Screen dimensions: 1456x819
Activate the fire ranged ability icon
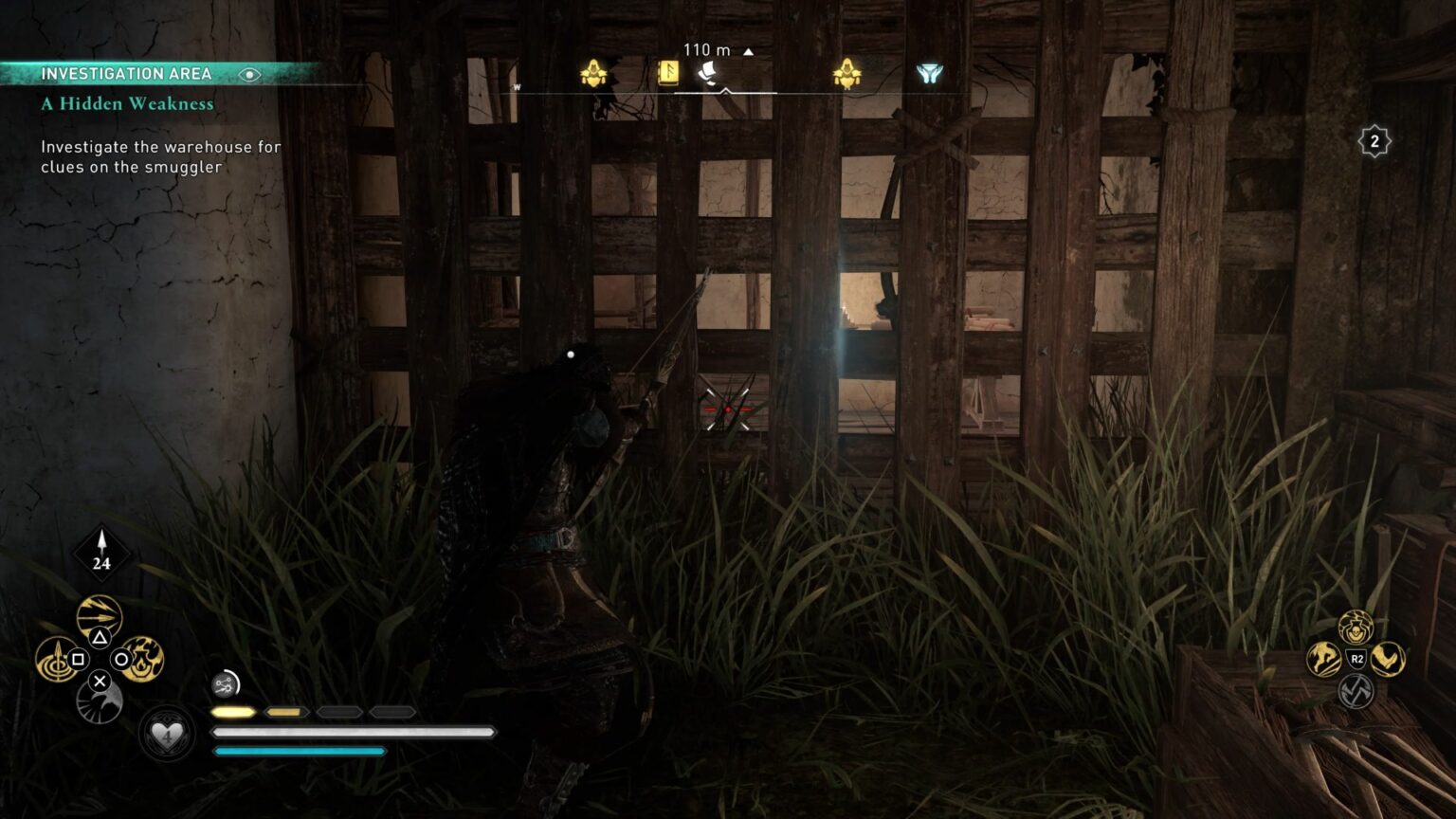coord(143,658)
